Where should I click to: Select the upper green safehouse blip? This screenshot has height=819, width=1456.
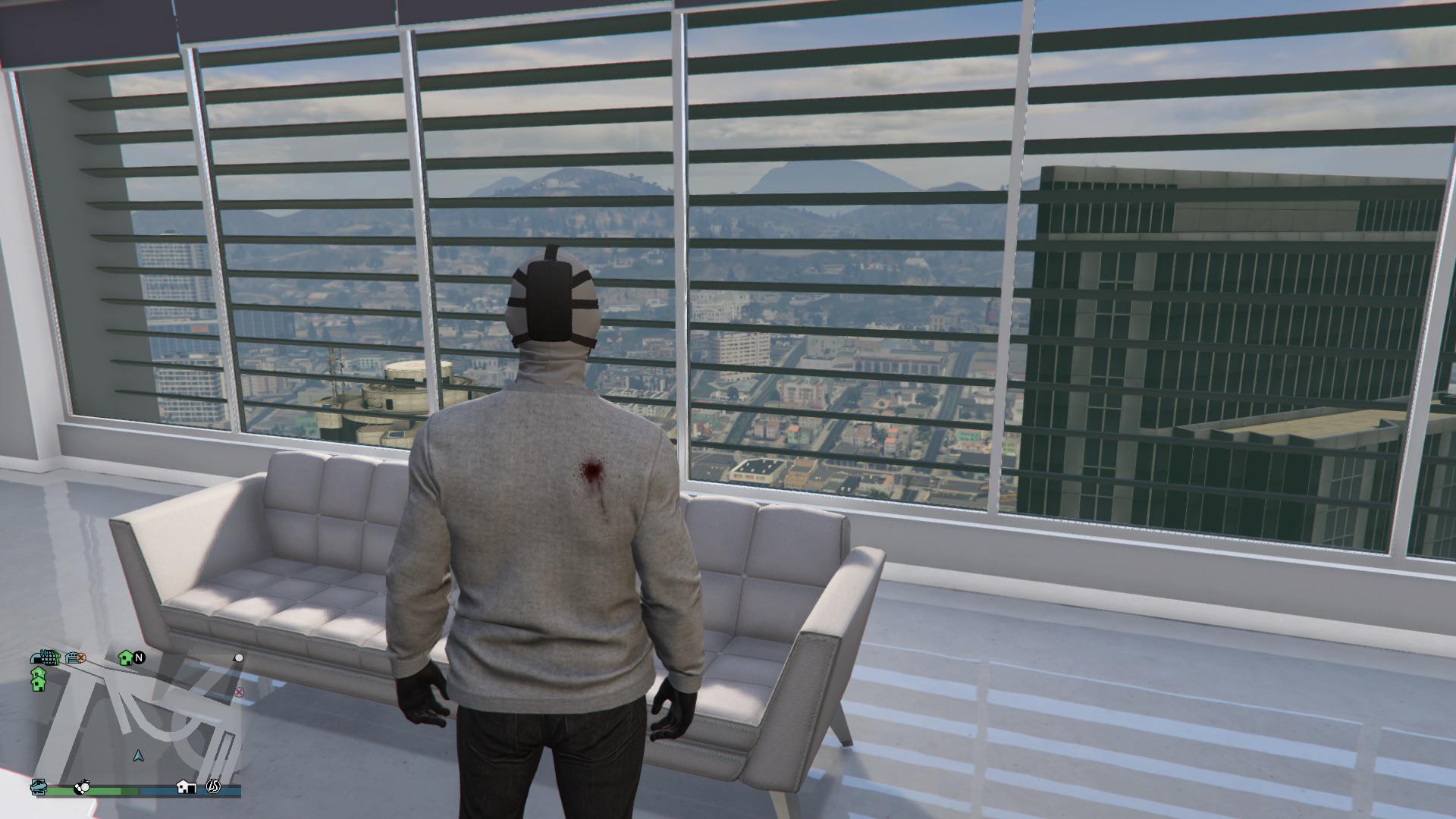(38, 673)
